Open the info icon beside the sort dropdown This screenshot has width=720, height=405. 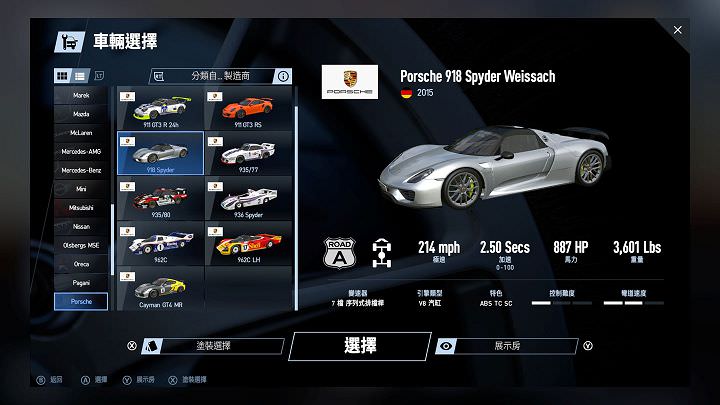click(x=284, y=76)
